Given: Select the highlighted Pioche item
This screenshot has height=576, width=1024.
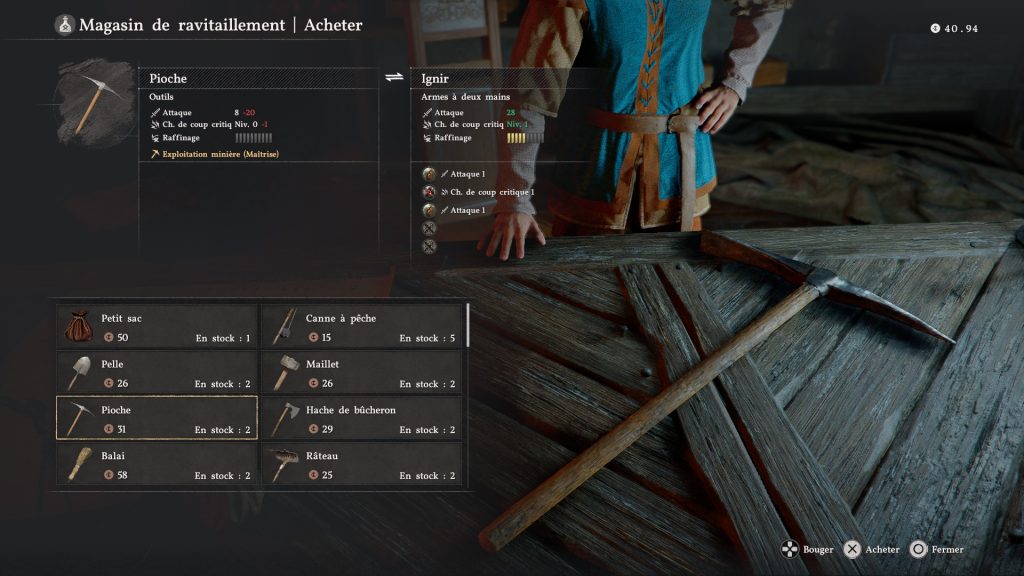Looking at the screenshot, I should 157,418.
